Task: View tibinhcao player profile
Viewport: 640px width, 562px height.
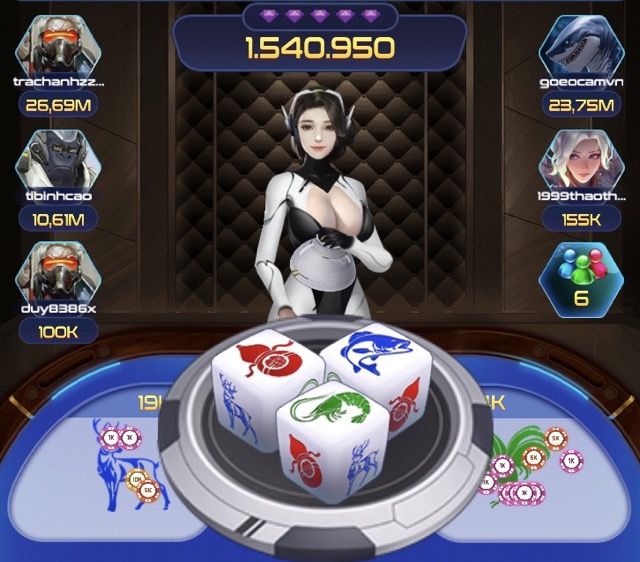Action: (58, 157)
